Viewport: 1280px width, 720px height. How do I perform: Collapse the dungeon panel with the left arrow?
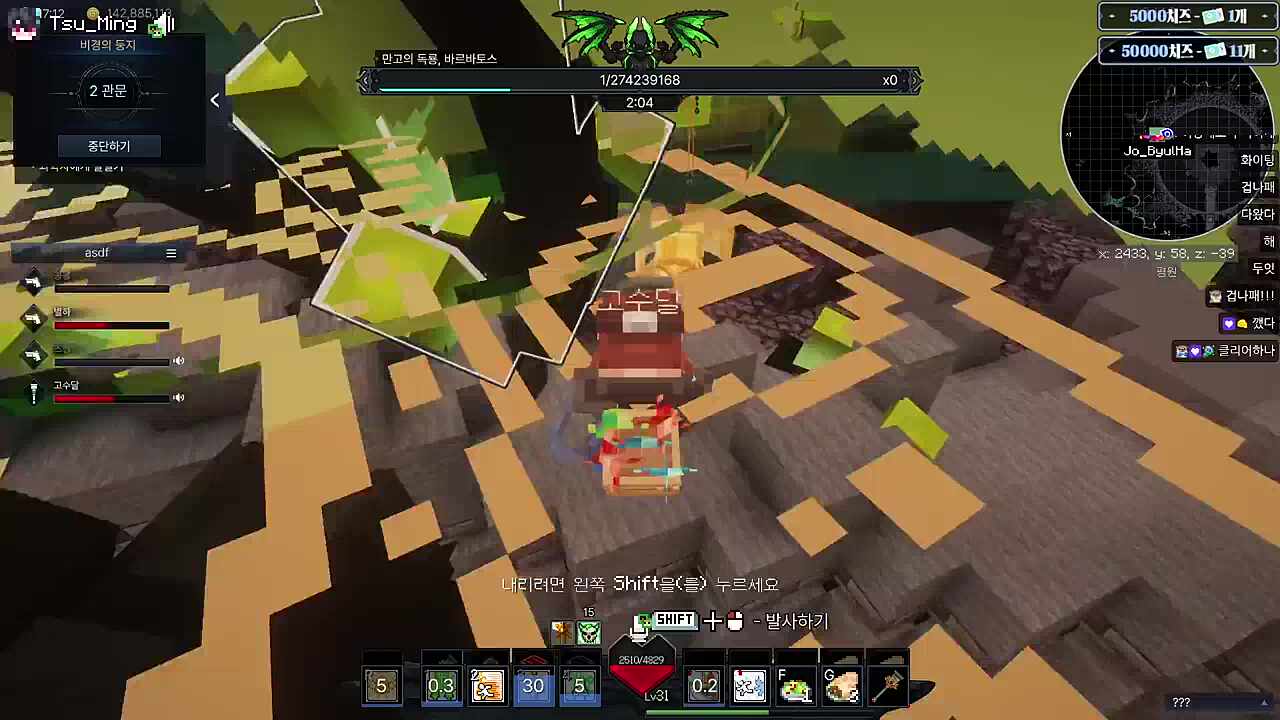pyautogui.click(x=215, y=100)
